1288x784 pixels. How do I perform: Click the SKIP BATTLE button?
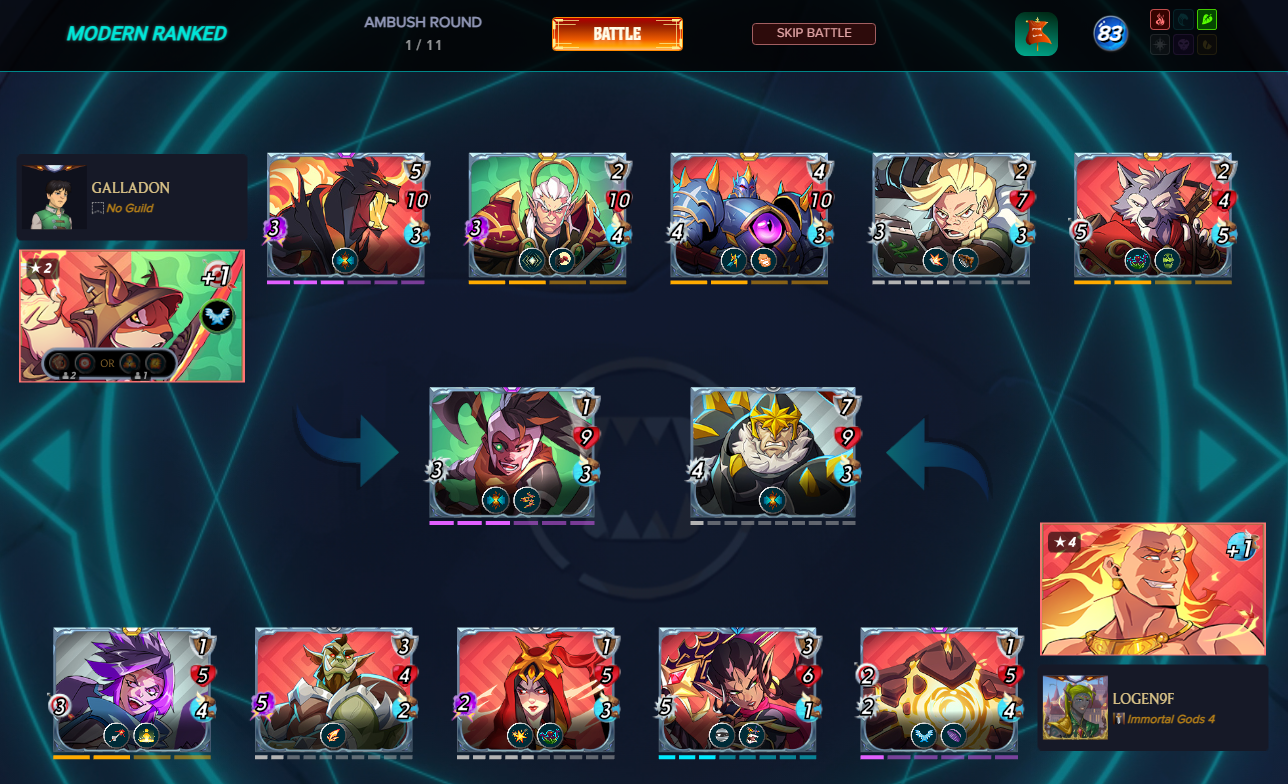[x=813, y=34]
